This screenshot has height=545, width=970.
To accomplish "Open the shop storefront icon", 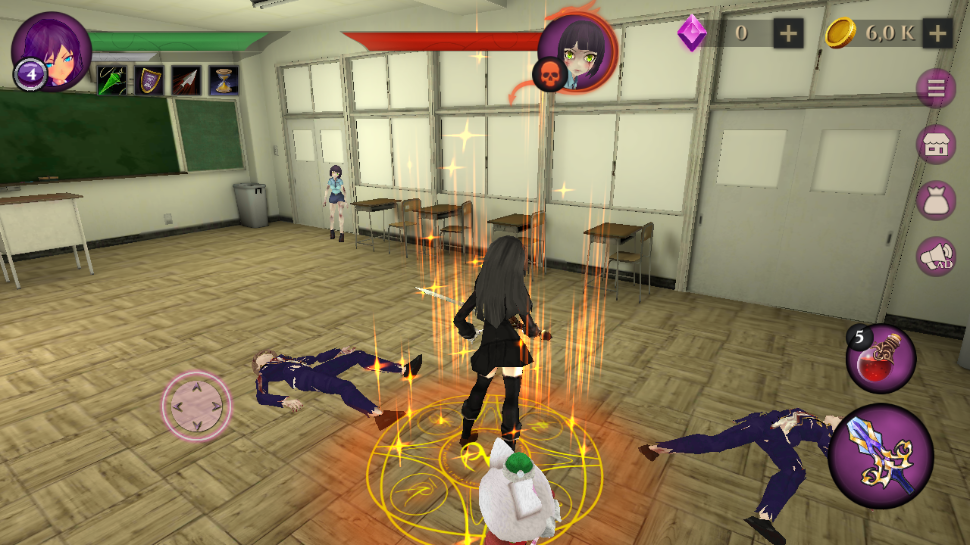I will 936,144.
